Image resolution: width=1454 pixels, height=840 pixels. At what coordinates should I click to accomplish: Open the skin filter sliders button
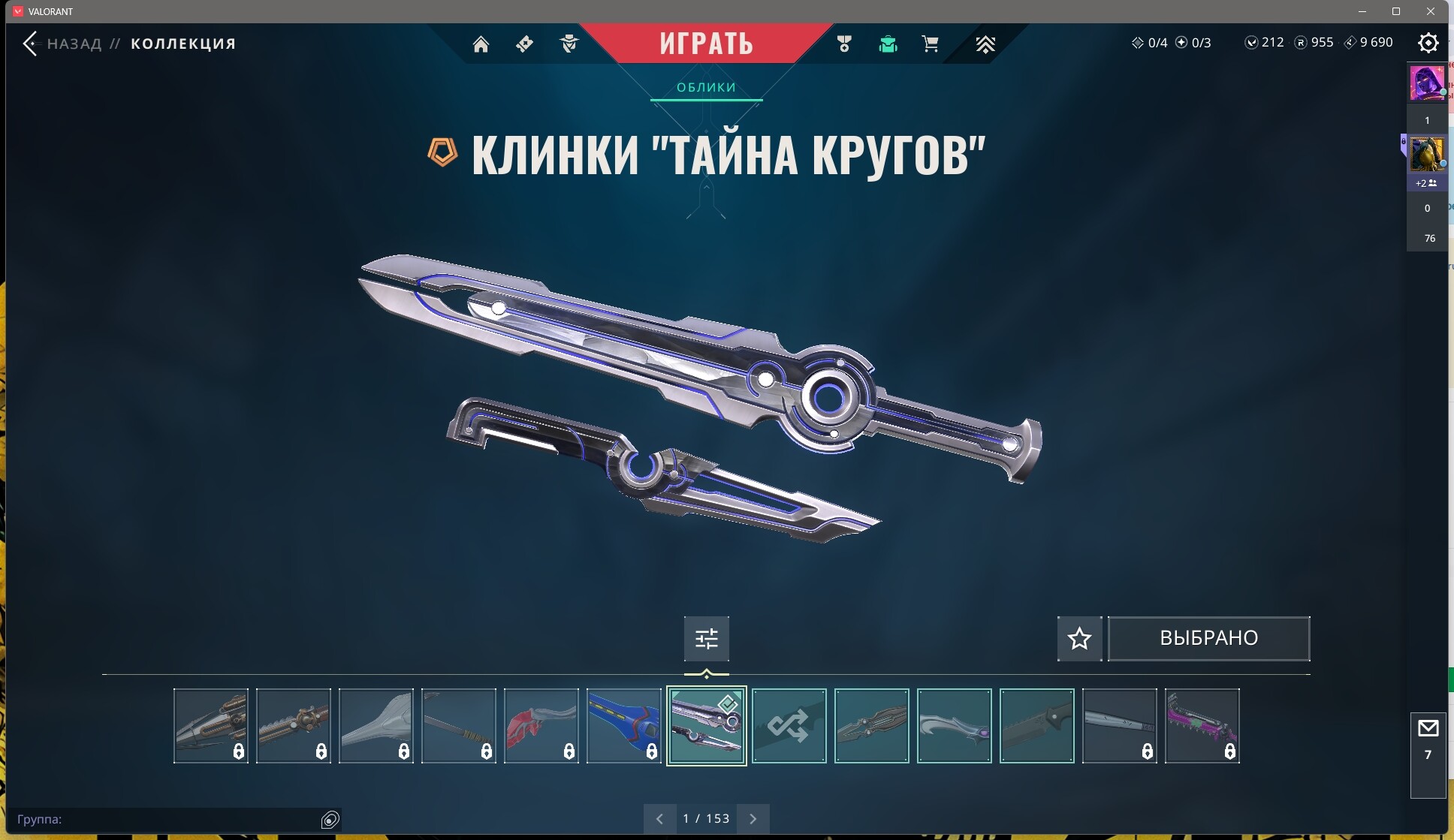pyautogui.click(x=706, y=639)
